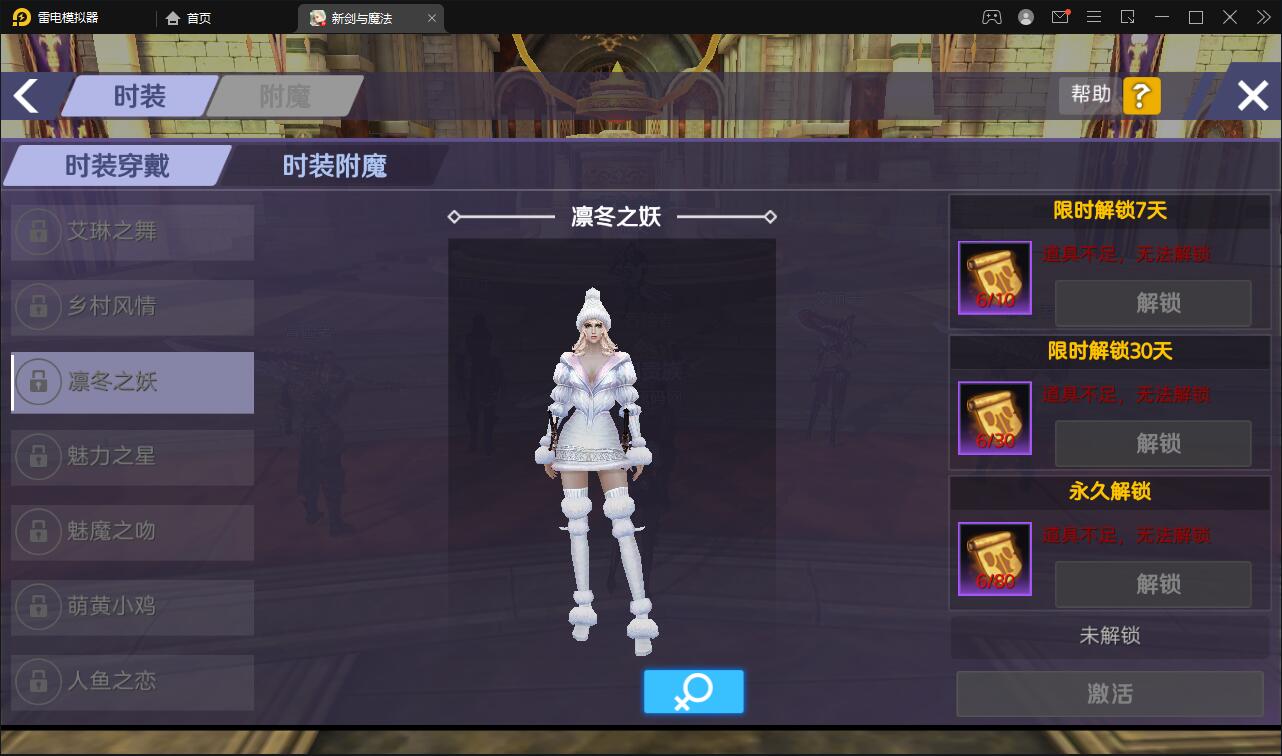Click the lock icon on 艾琳之舞
The image size is (1282, 756).
37,231
